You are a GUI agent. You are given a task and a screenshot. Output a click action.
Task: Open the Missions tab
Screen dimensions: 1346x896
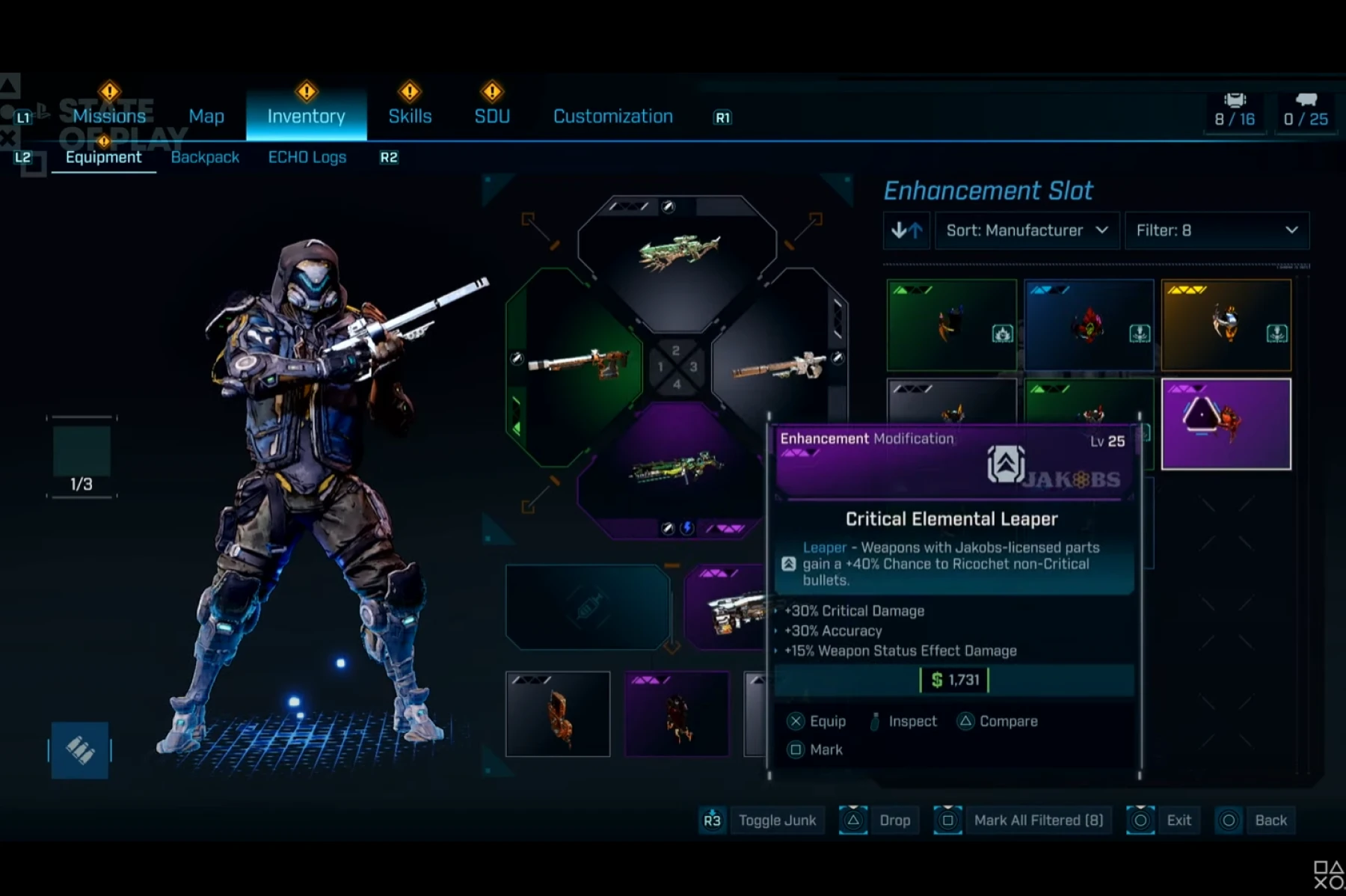coord(109,116)
